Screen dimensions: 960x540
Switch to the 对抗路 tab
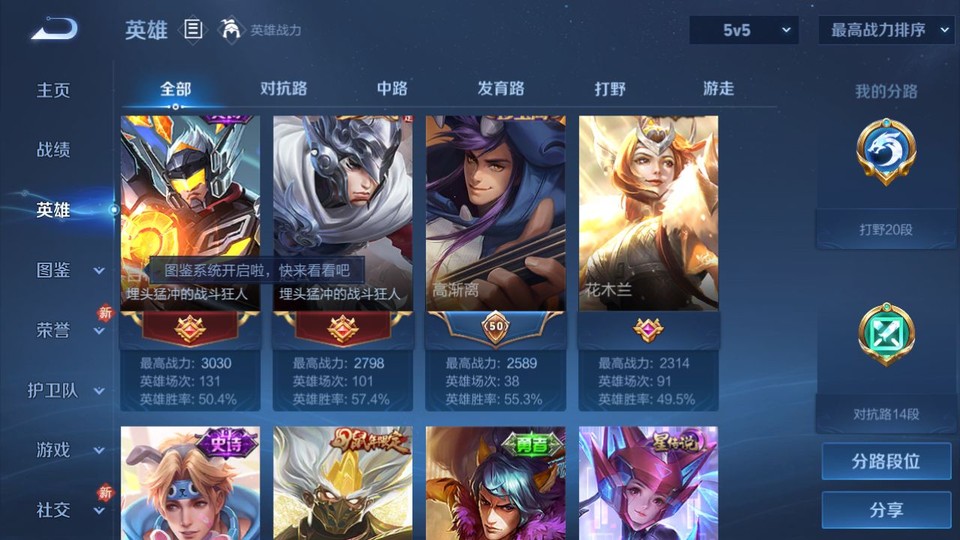pyautogui.click(x=283, y=88)
